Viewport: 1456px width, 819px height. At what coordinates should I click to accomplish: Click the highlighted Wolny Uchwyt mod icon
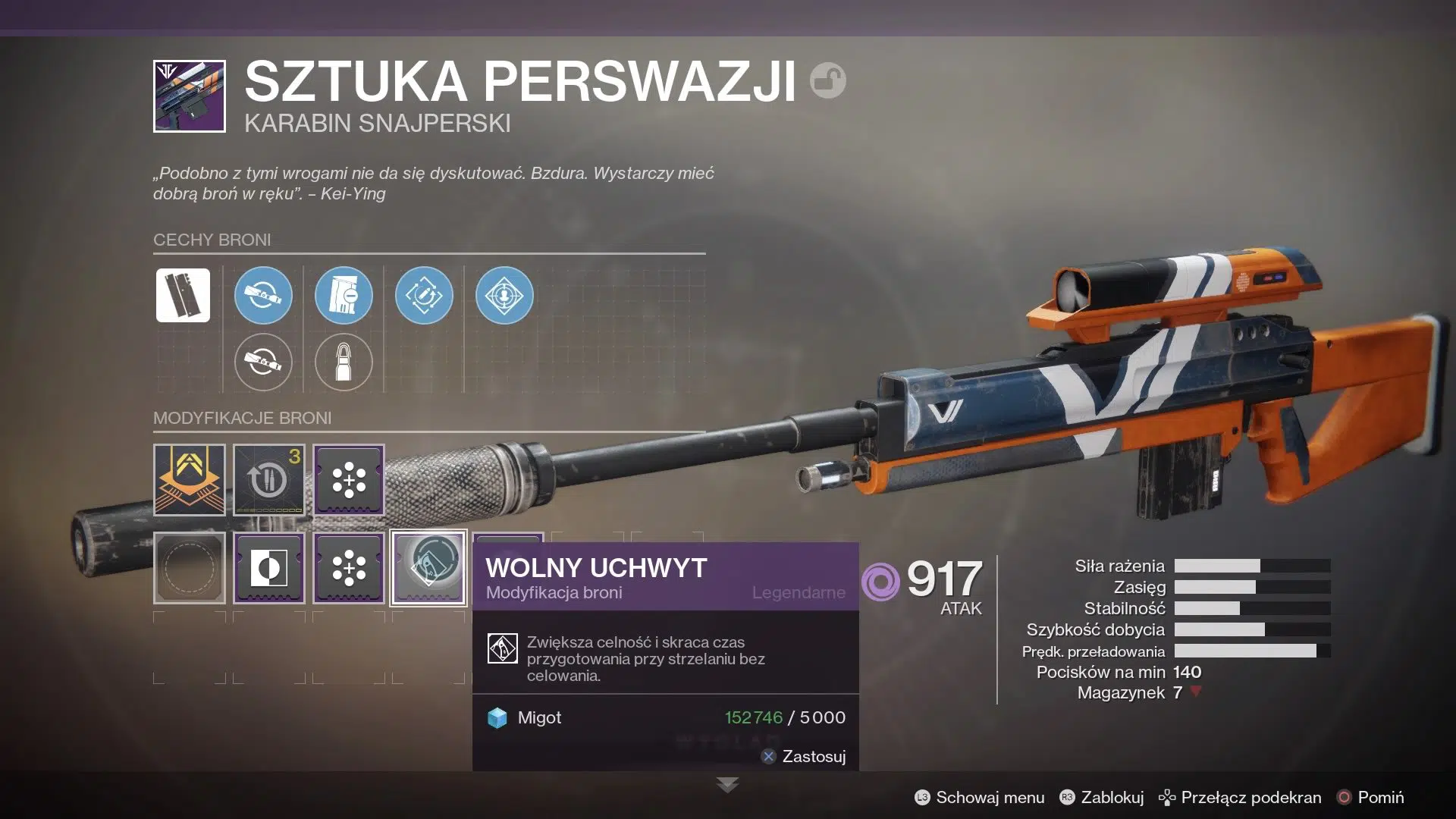[427, 567]
